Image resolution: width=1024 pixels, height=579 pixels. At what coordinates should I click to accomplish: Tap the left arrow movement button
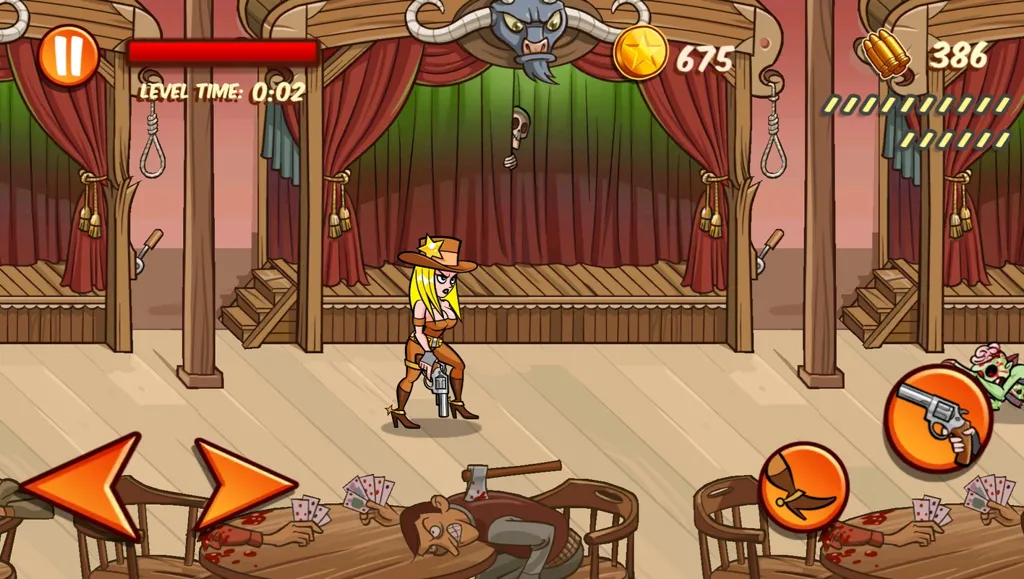pos(85,486)
